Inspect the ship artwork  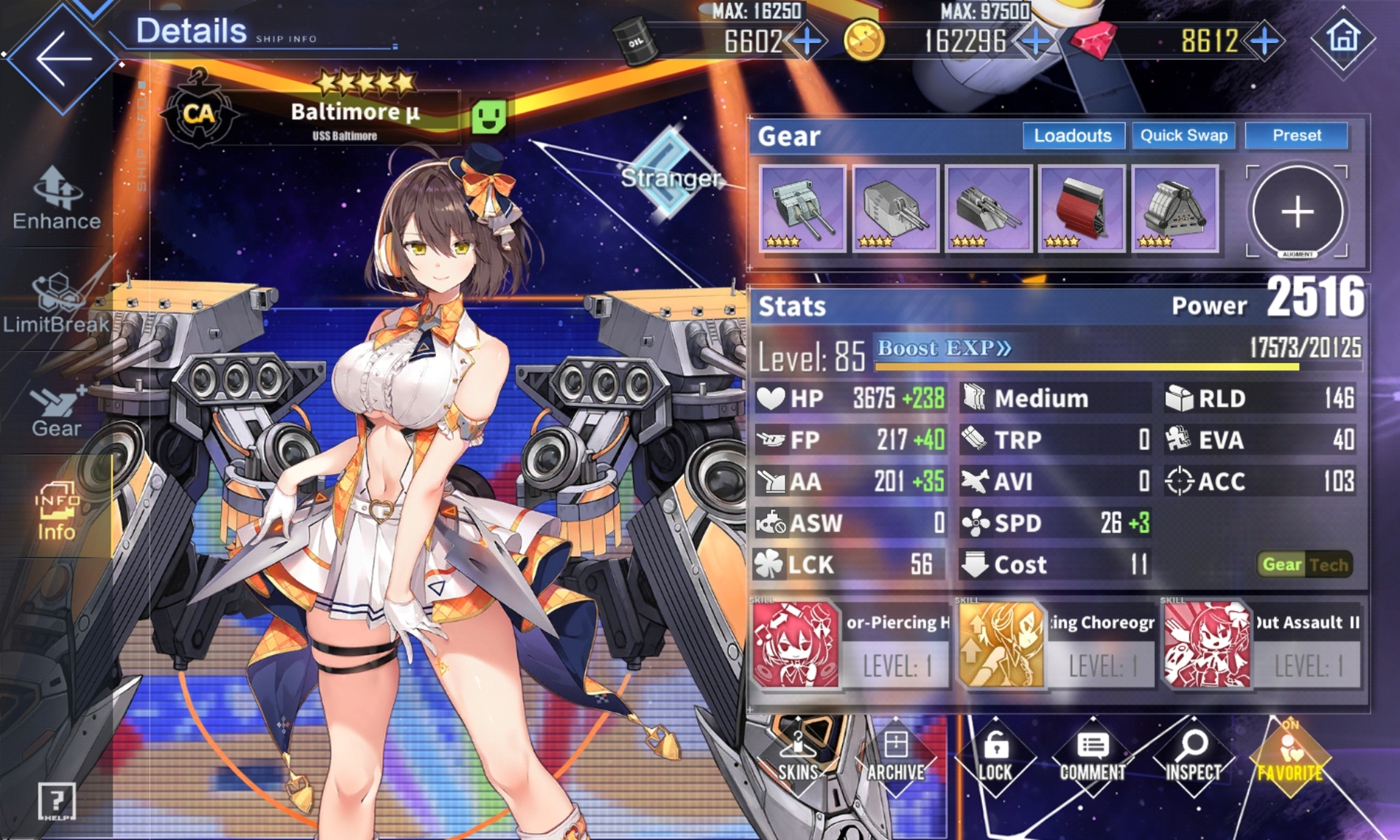coord(1193,758)
